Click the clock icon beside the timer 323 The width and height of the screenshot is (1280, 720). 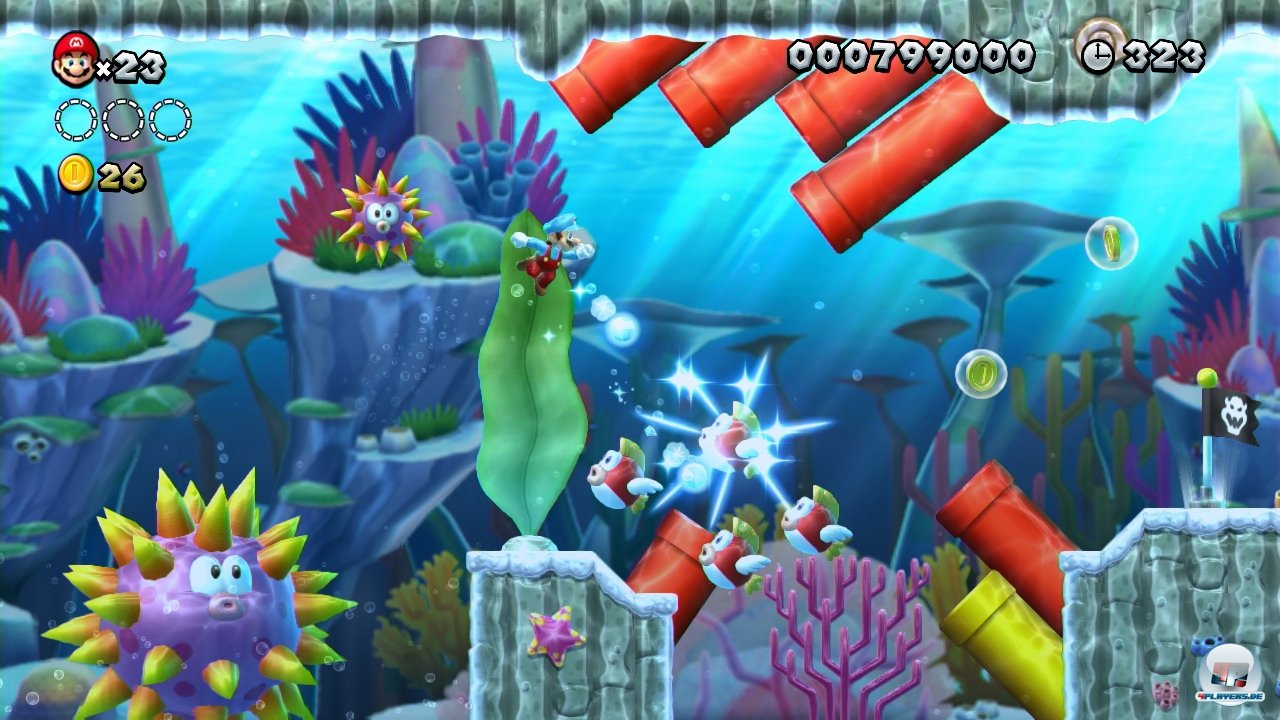pos(1100,56)
